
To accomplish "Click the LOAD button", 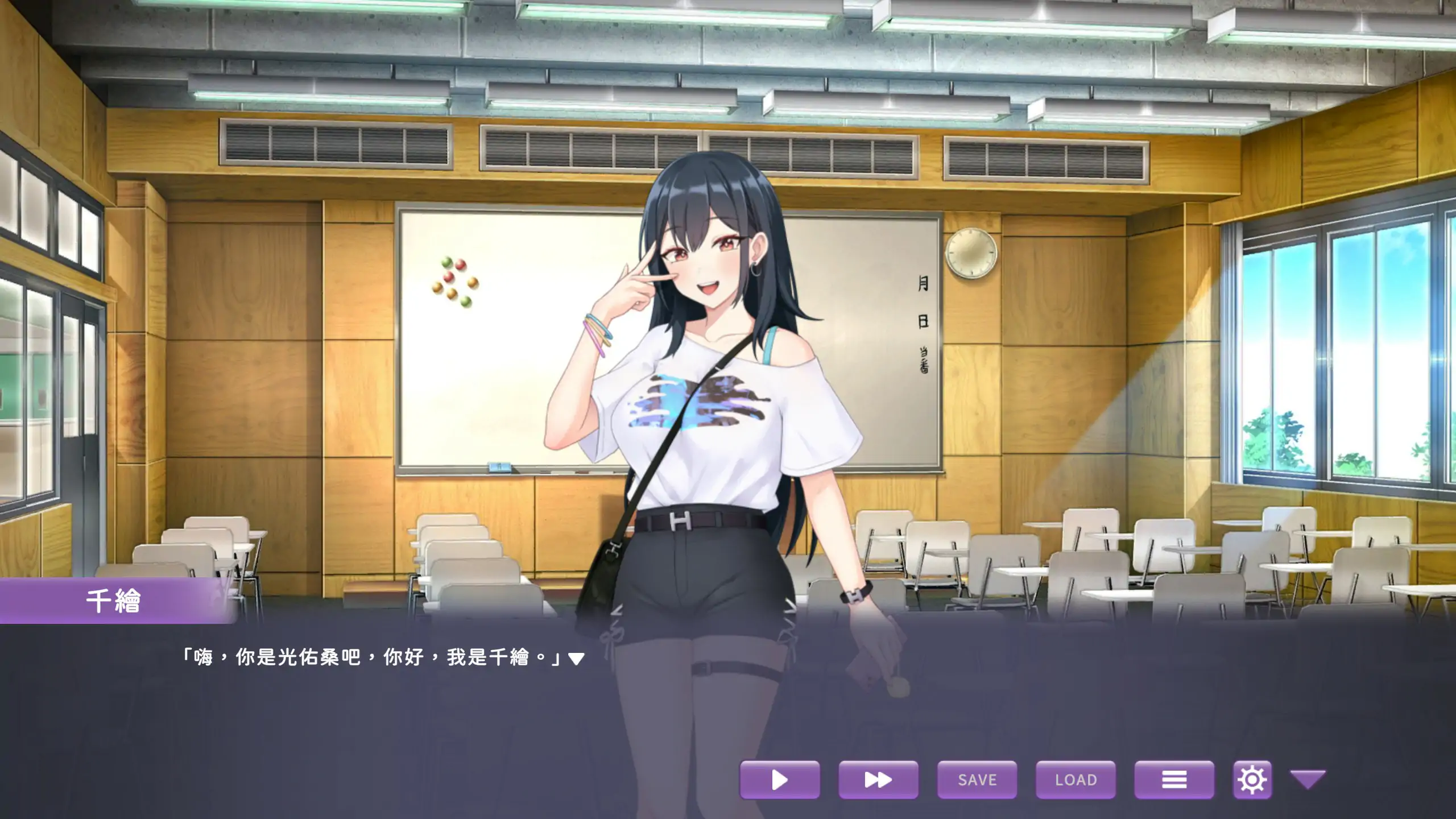I will (1076, 780).
